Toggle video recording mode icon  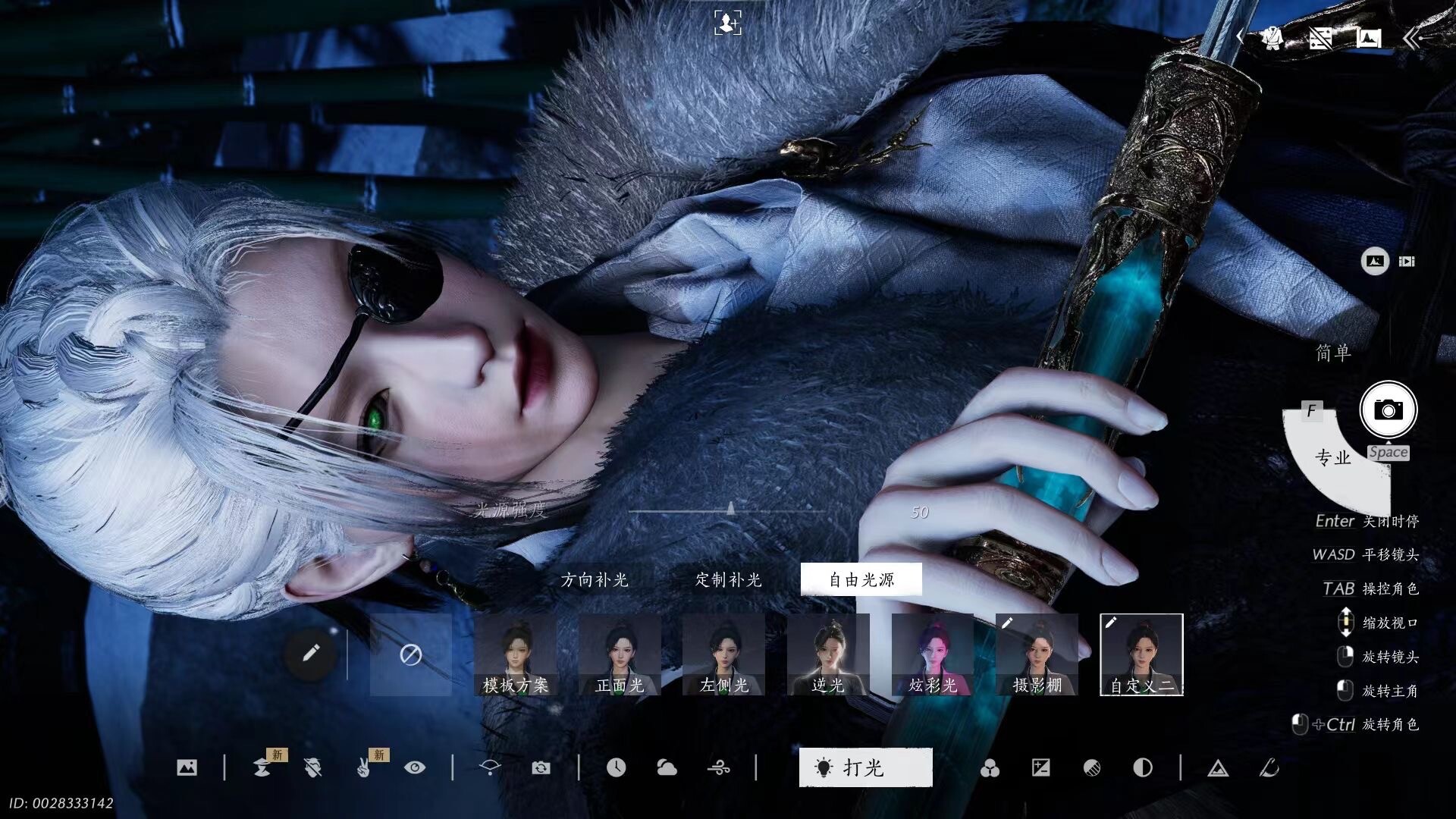click(x=1407, y=262)
